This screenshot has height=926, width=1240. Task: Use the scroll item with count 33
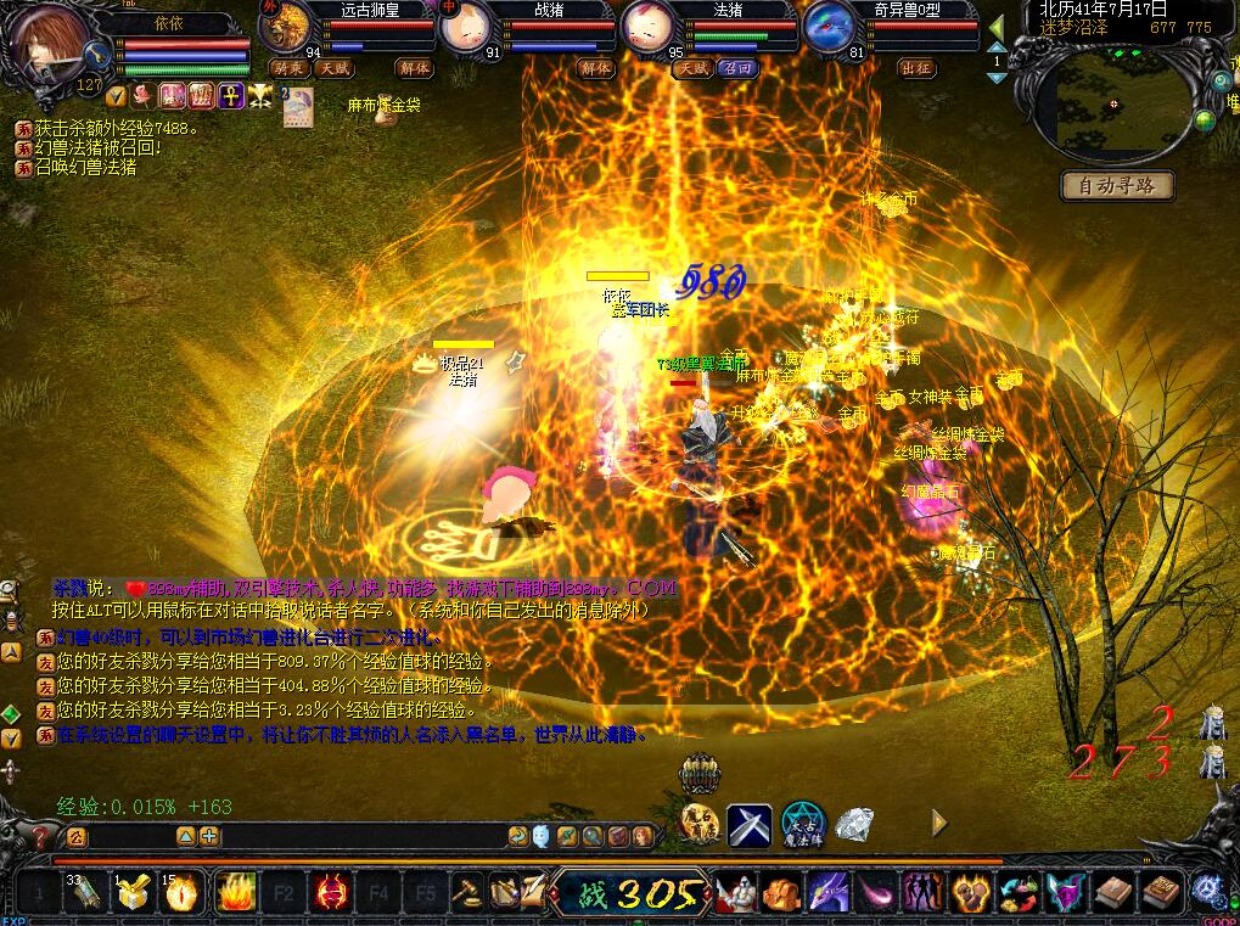click(x=85, y=891)
